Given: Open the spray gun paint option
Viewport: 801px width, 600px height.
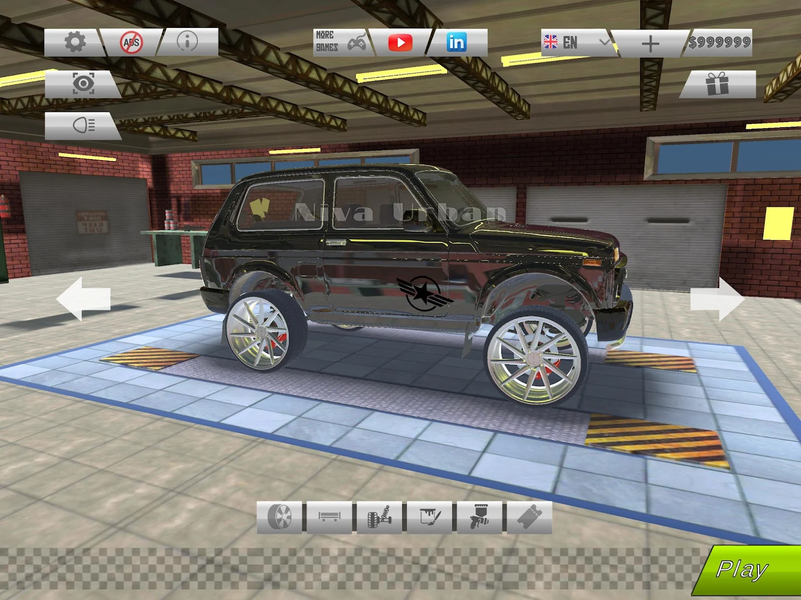Looking at the screenshot, I should tap(478, 517).
